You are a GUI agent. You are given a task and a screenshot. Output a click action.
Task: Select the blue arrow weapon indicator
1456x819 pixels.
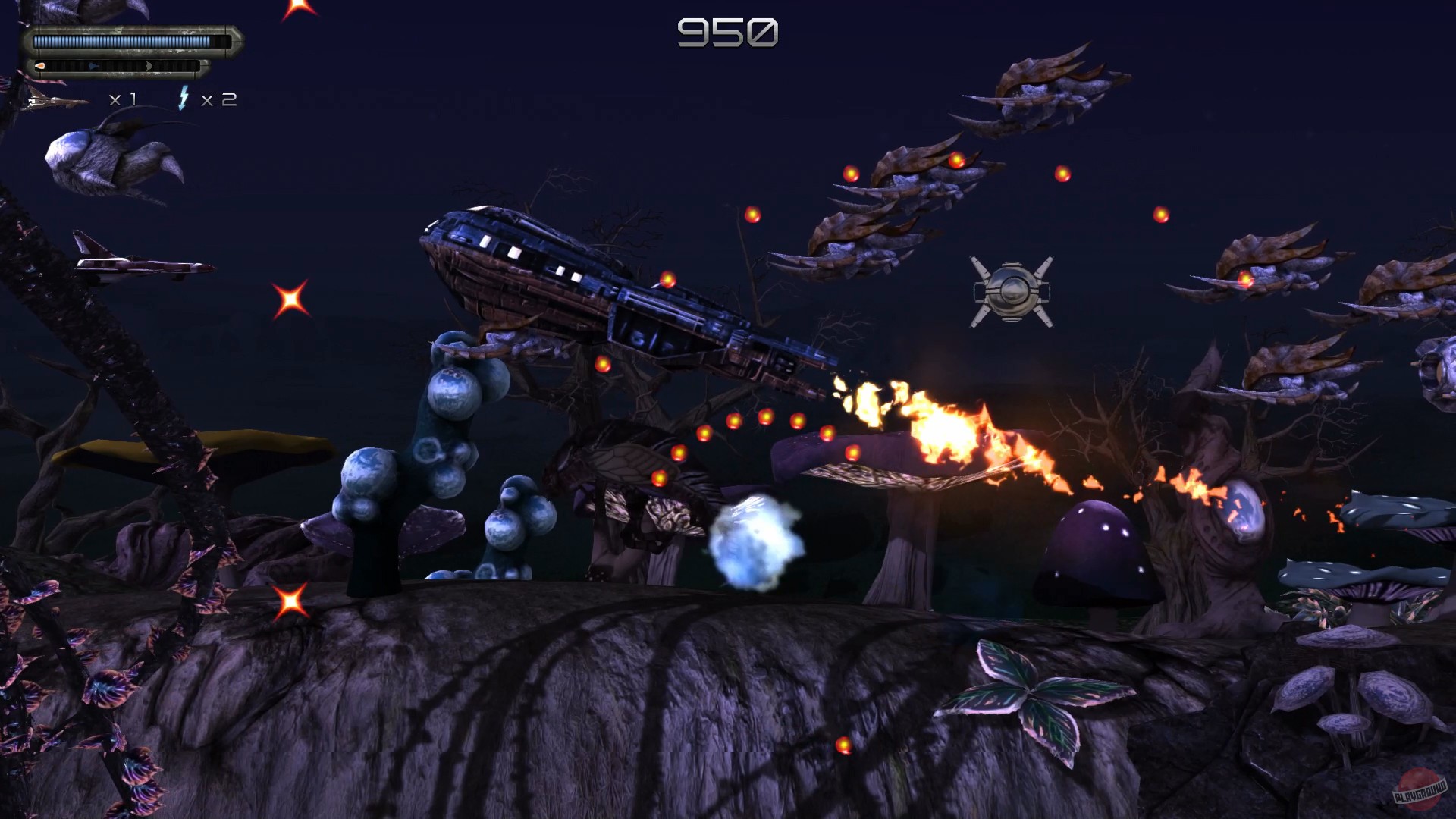point(93,66)
